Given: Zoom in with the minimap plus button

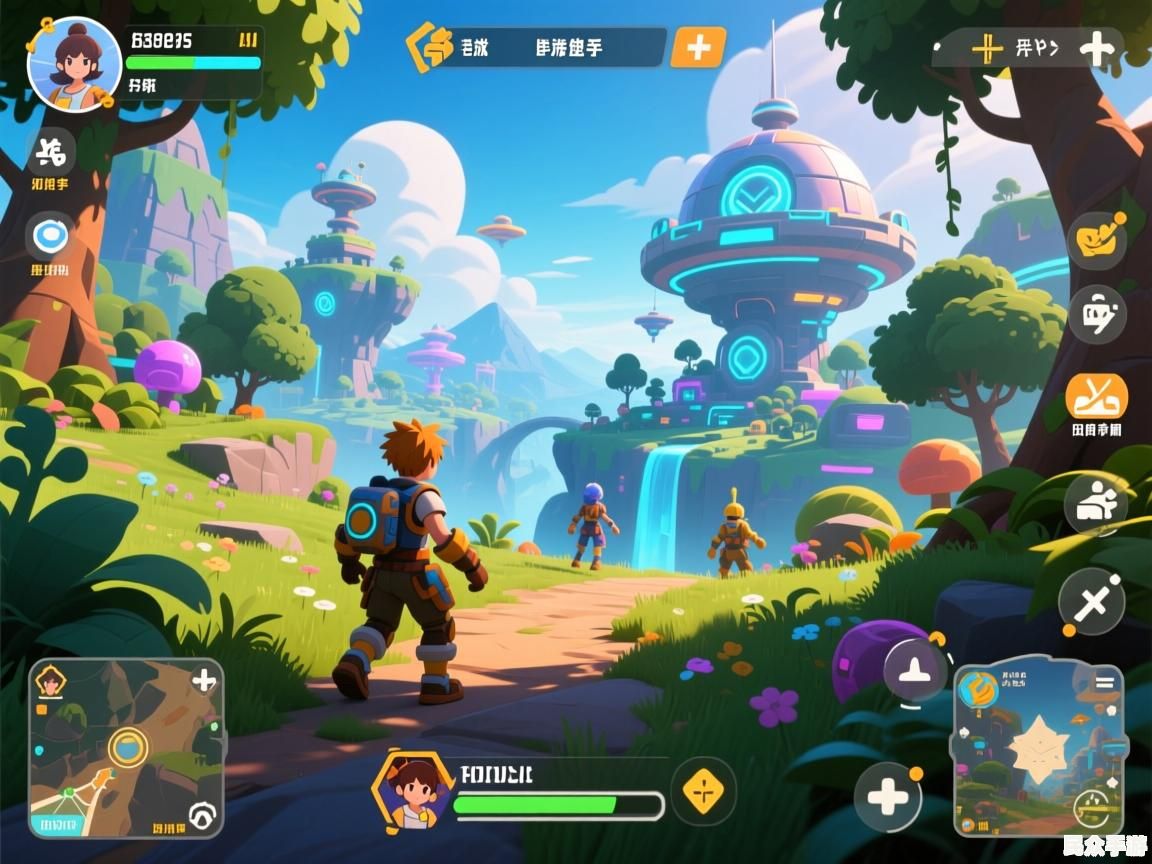Looking at the screenshot, I should tap(204, 681).
